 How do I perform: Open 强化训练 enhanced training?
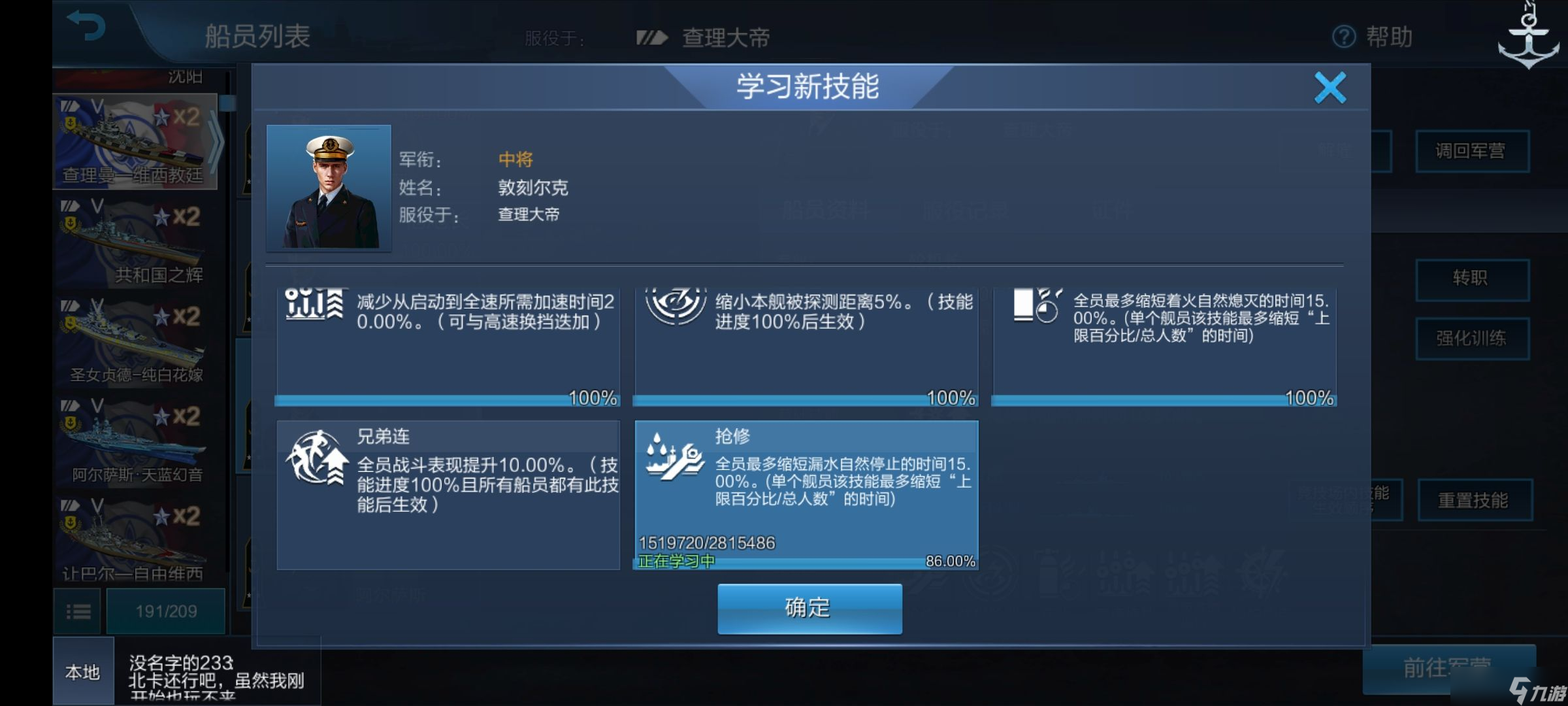pyautogui.click(x=1474, y=337)
